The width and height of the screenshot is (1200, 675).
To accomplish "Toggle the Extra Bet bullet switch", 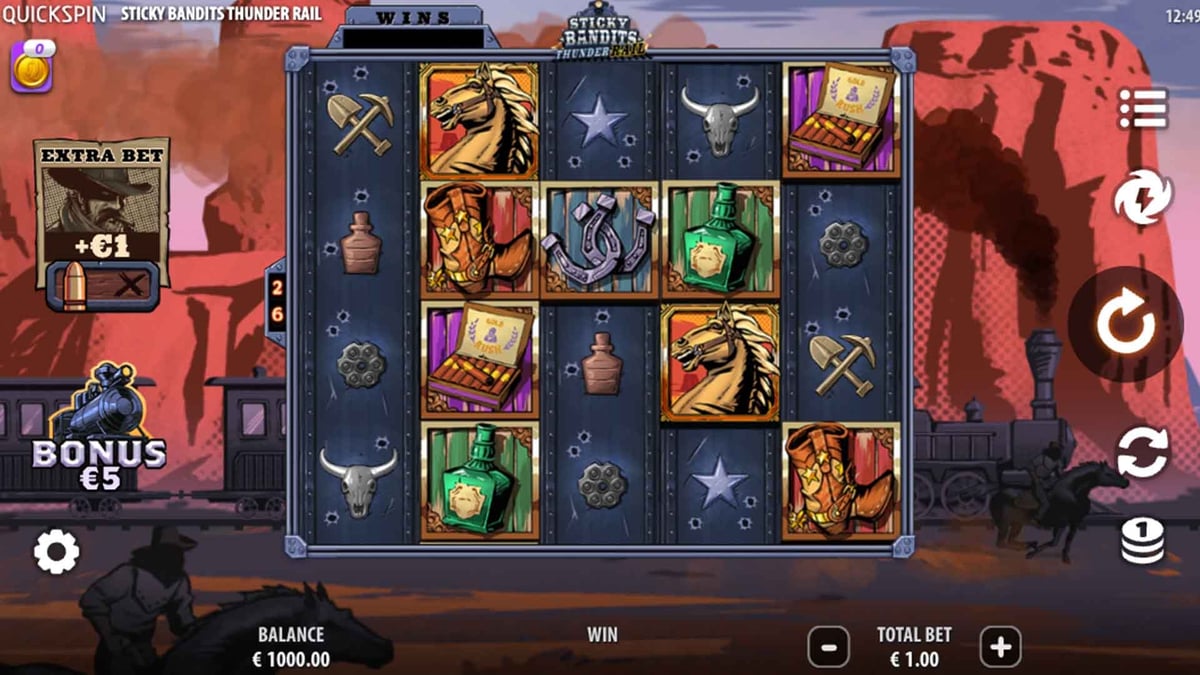I will click(102, 286).
